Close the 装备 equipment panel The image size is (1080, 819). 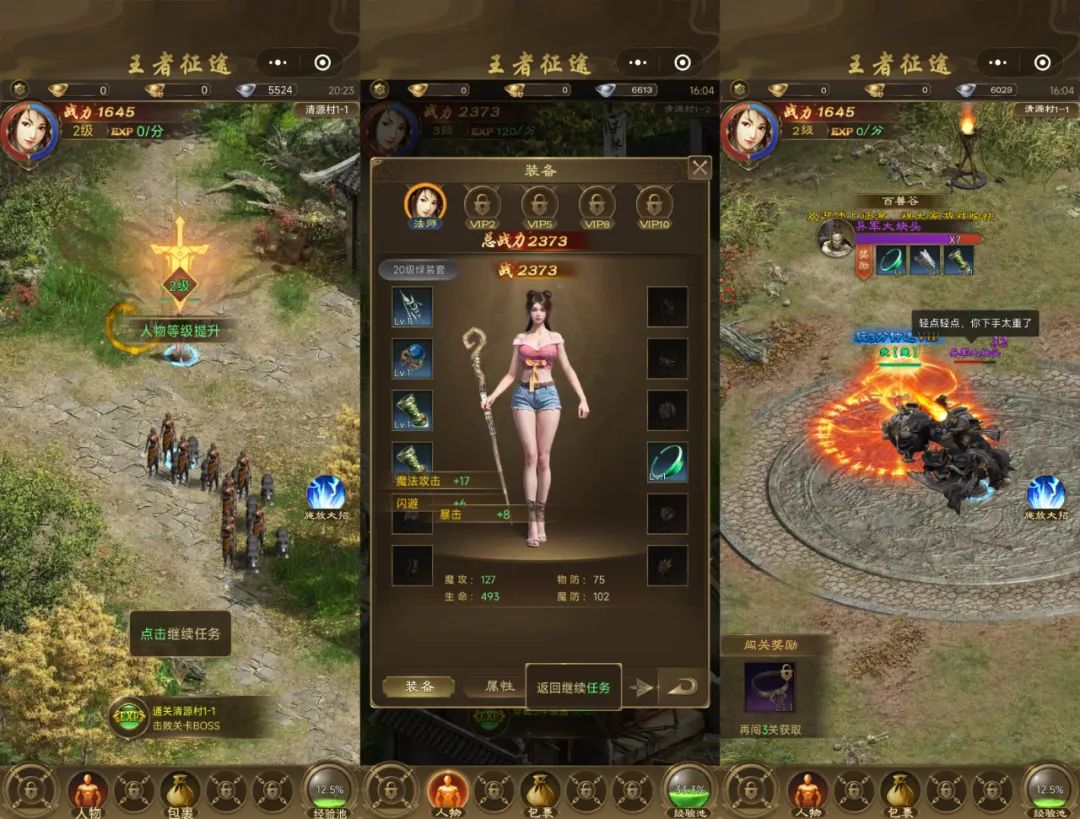(700, 168)
